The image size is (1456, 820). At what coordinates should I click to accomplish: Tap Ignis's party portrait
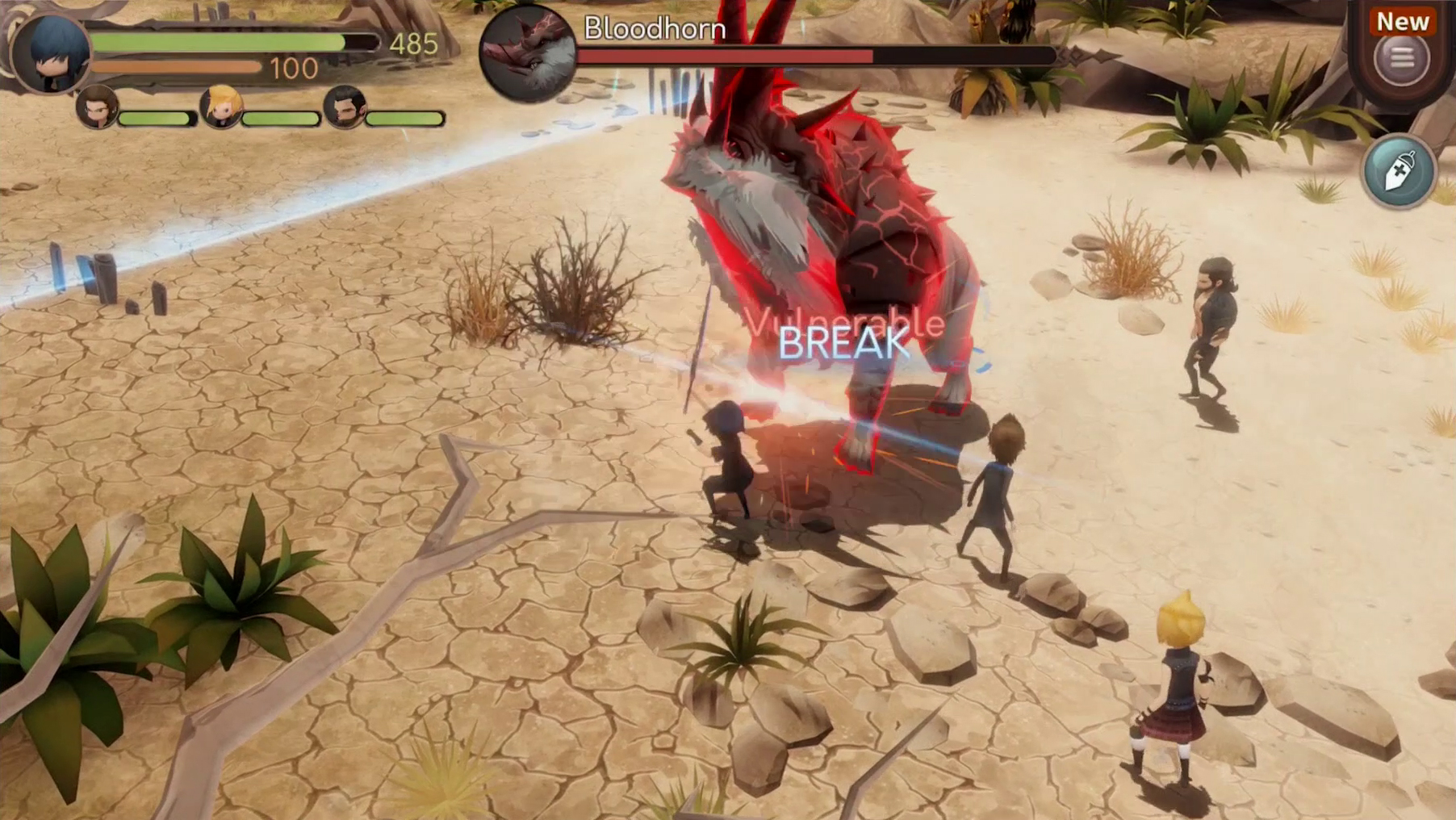point(98,107)
